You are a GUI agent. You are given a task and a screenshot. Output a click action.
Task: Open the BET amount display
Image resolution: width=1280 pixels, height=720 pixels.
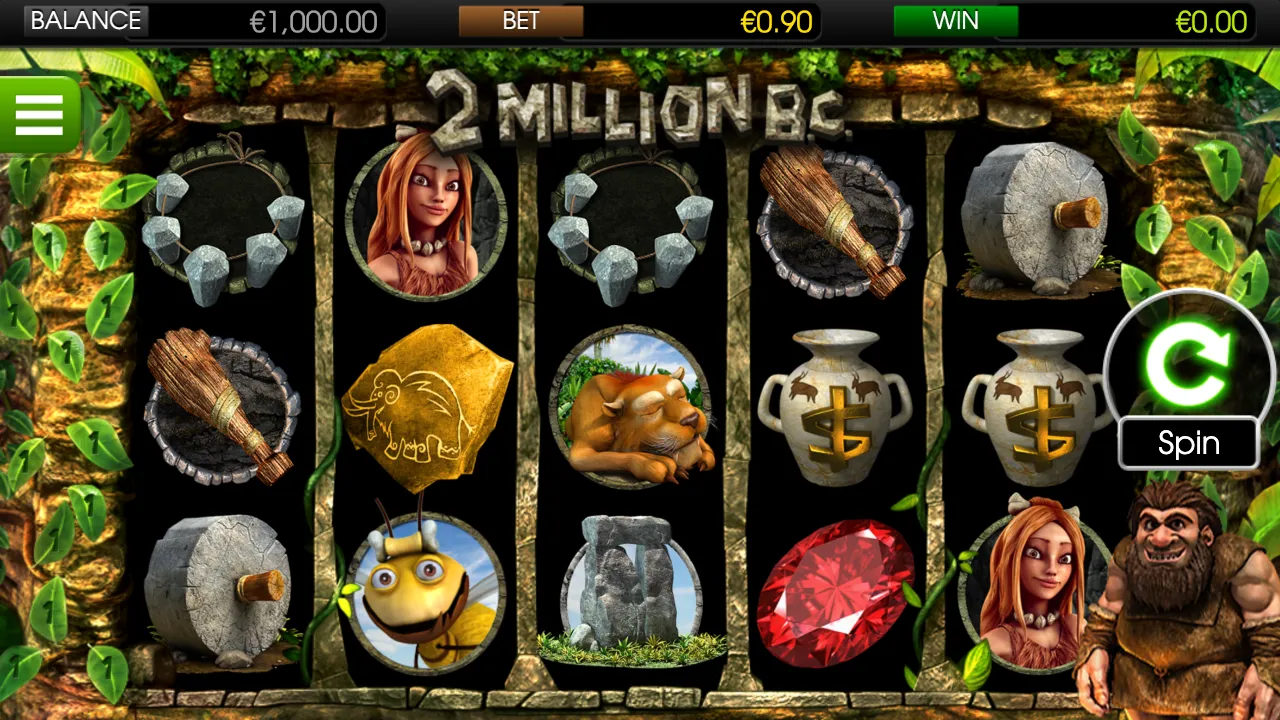[x=520, y=20]
